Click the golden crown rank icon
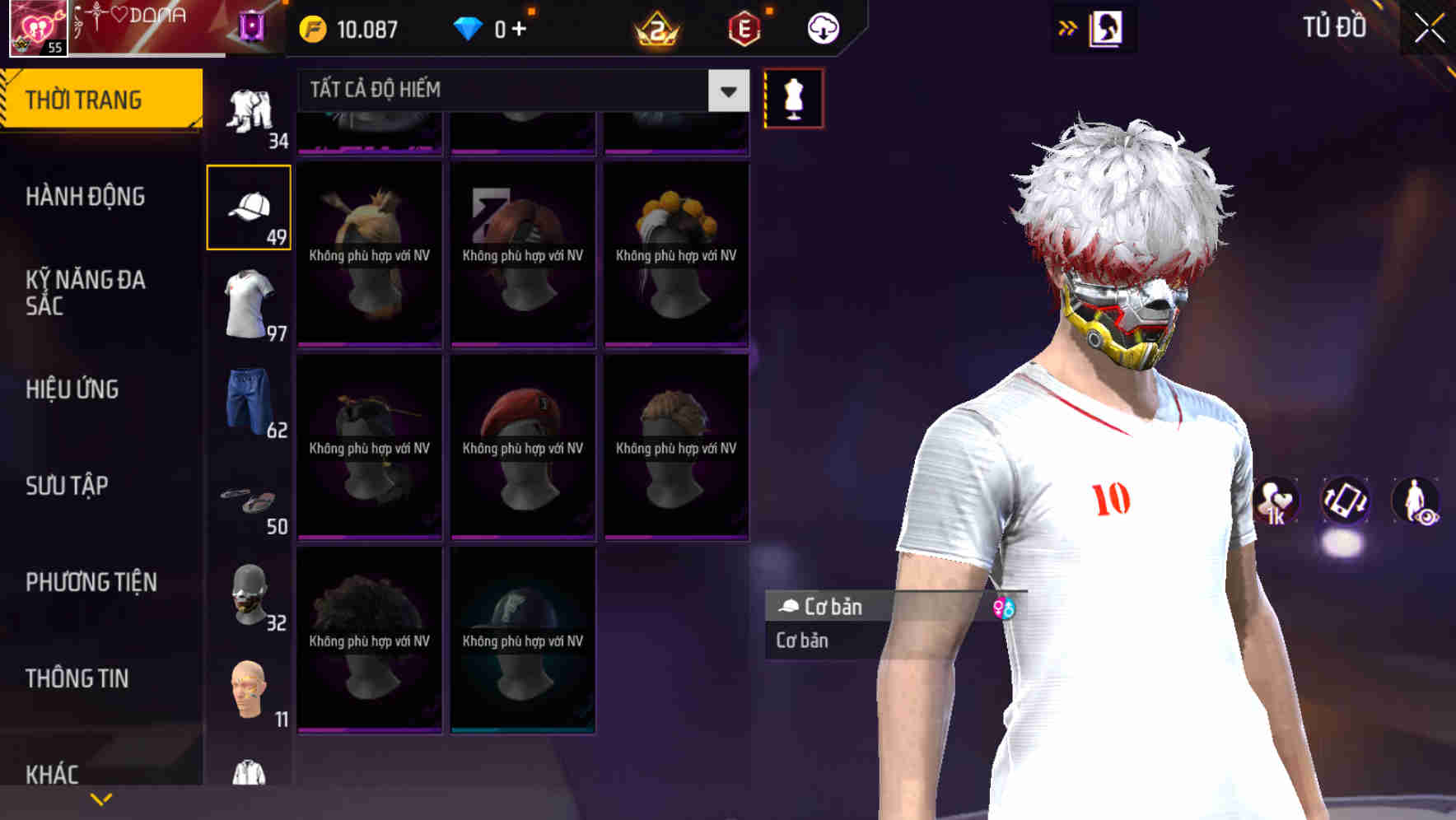The height and width of the screenshot is (820, 1456). (655, 27)
